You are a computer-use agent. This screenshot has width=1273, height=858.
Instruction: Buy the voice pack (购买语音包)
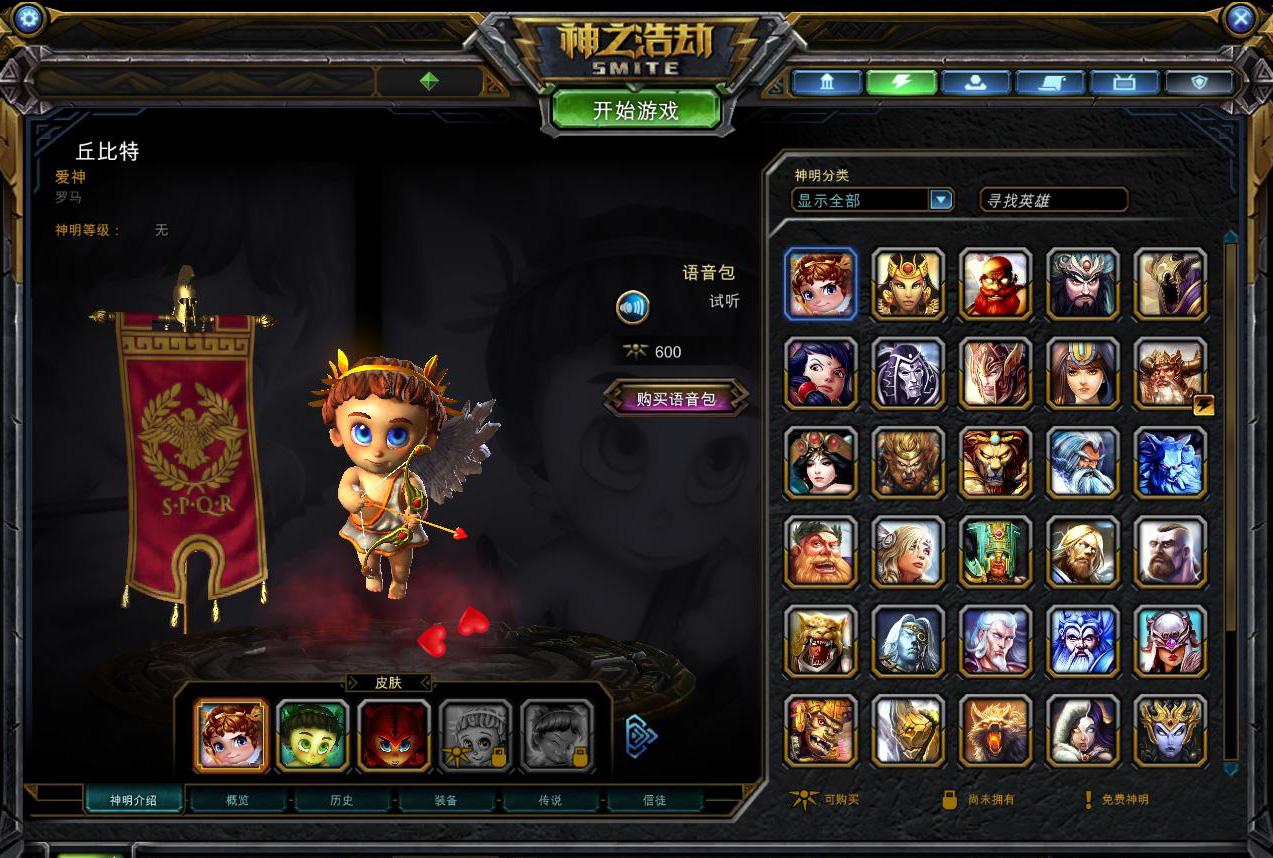676,399
